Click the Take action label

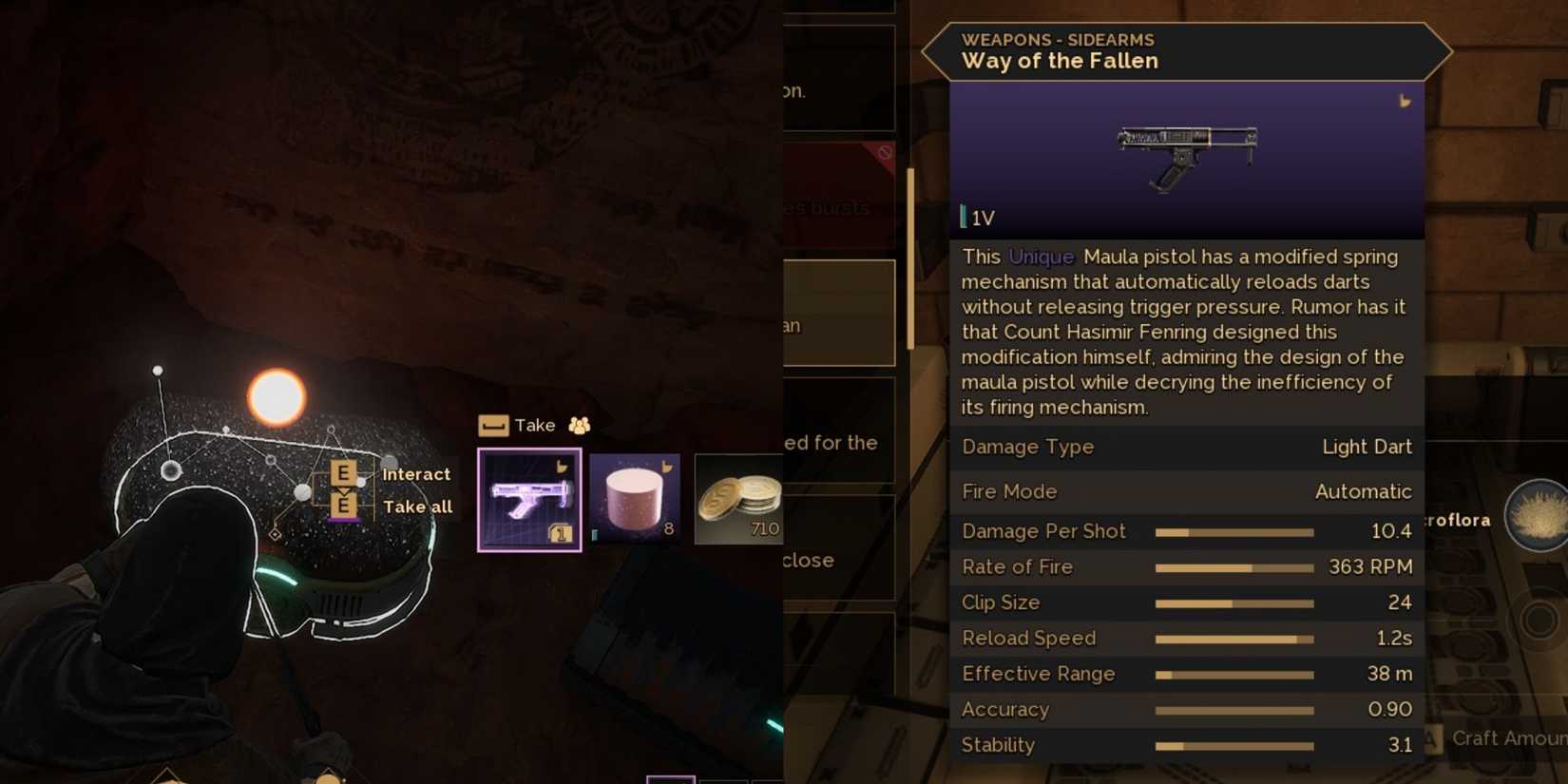(x=536, y=425)
